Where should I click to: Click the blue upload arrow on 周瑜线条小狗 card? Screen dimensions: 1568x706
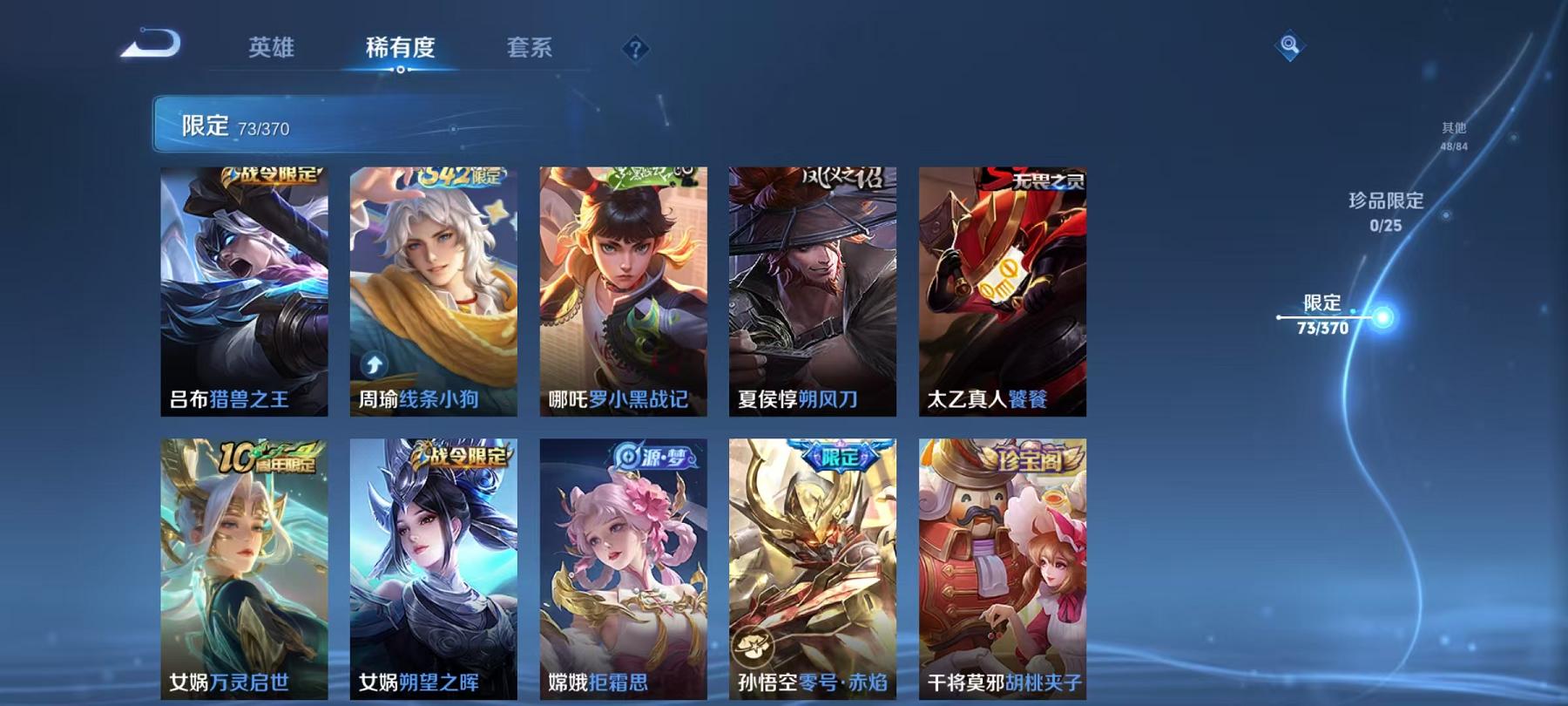pos(375,366)
